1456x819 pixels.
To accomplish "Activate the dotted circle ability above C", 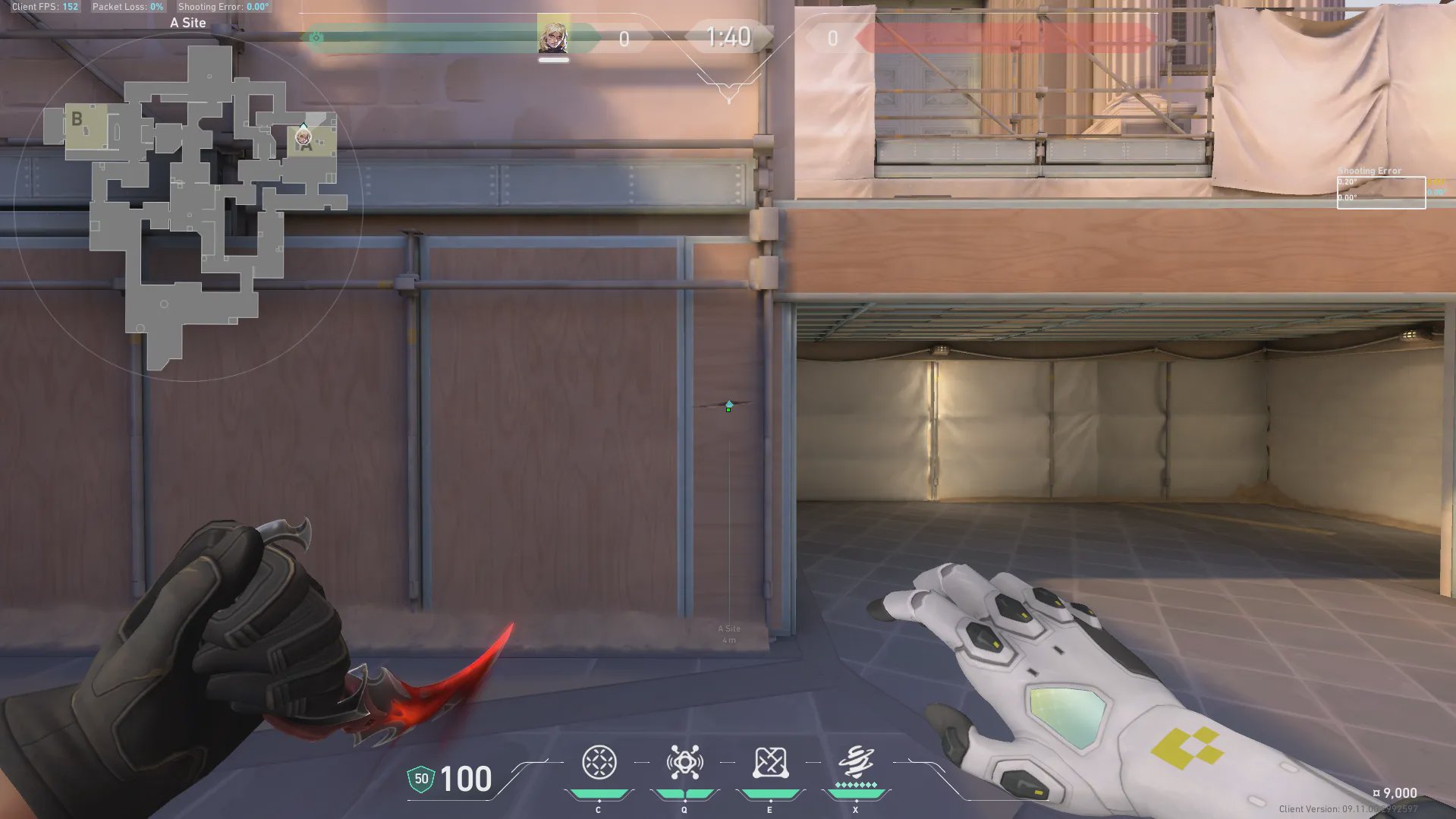I will (599, 762).
